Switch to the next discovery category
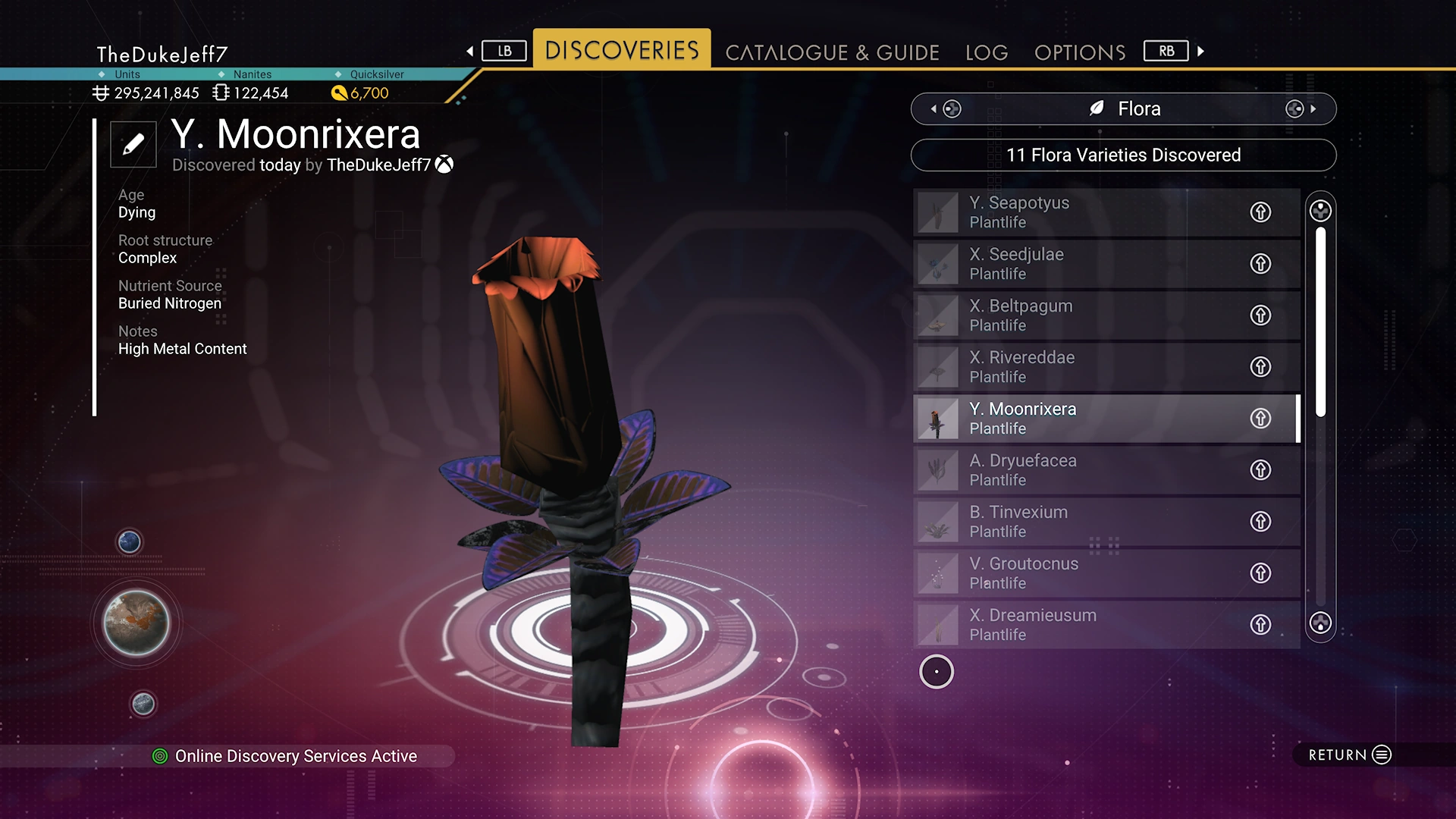The height and width of the screenshot is (819, 1456). (1301, 108)
